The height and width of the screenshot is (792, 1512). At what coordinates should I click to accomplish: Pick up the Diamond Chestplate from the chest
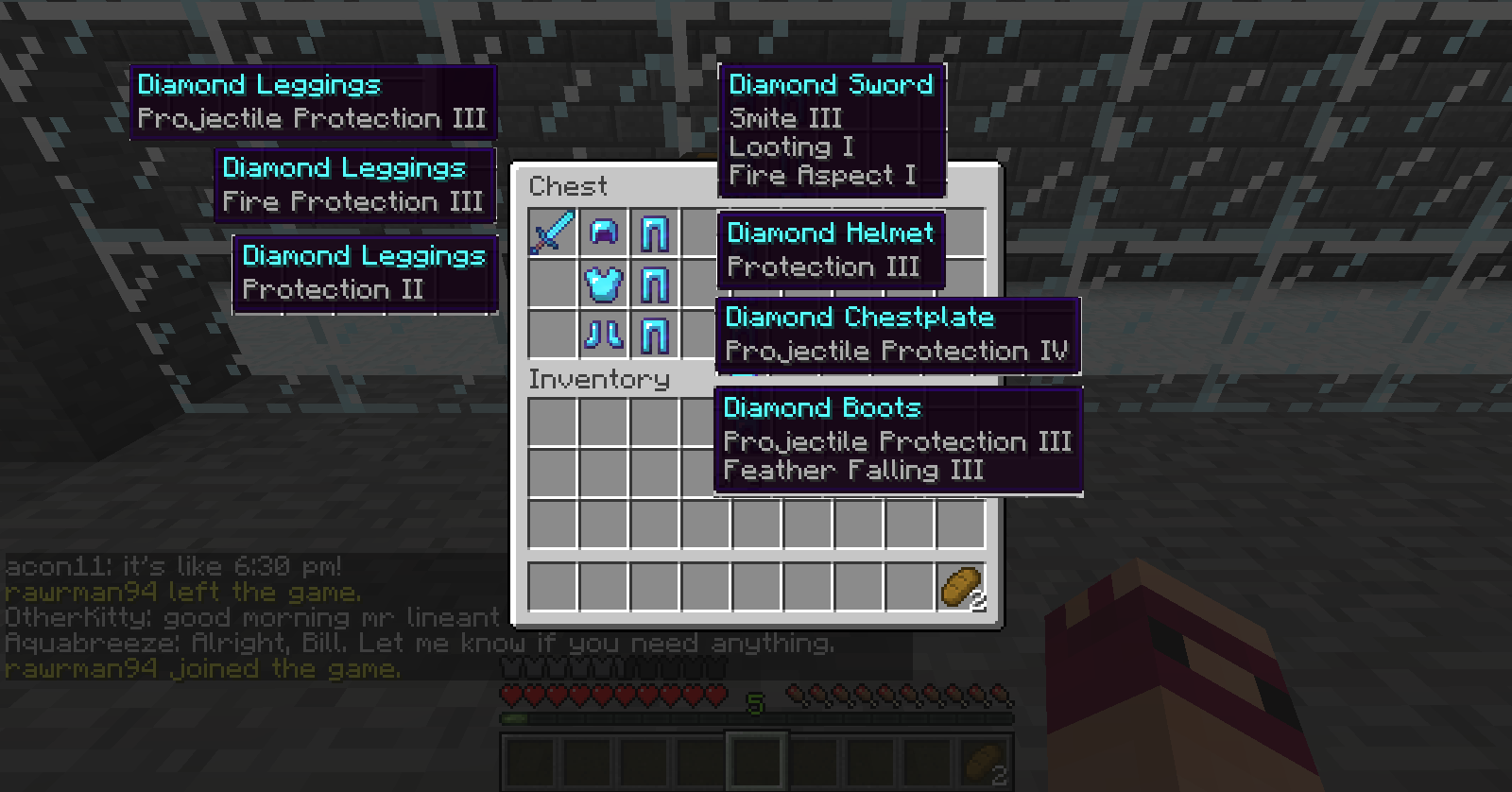[x=605, y=282]
